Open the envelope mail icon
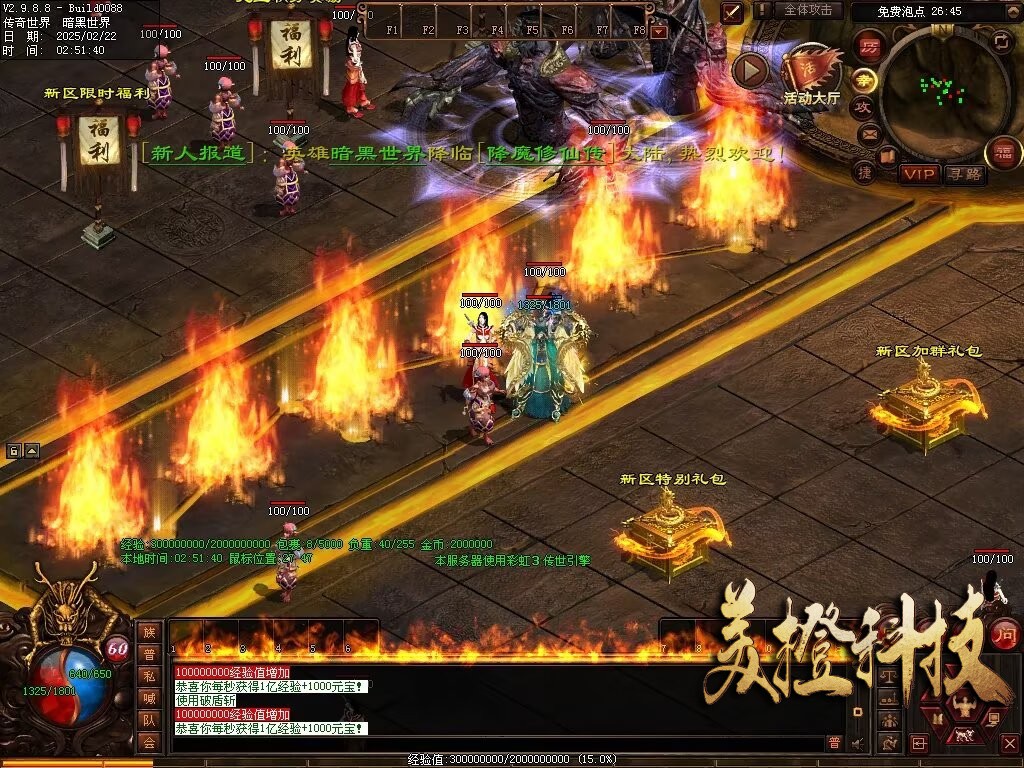The height and width of the screenshot is (768, 1024). point(868,133)
